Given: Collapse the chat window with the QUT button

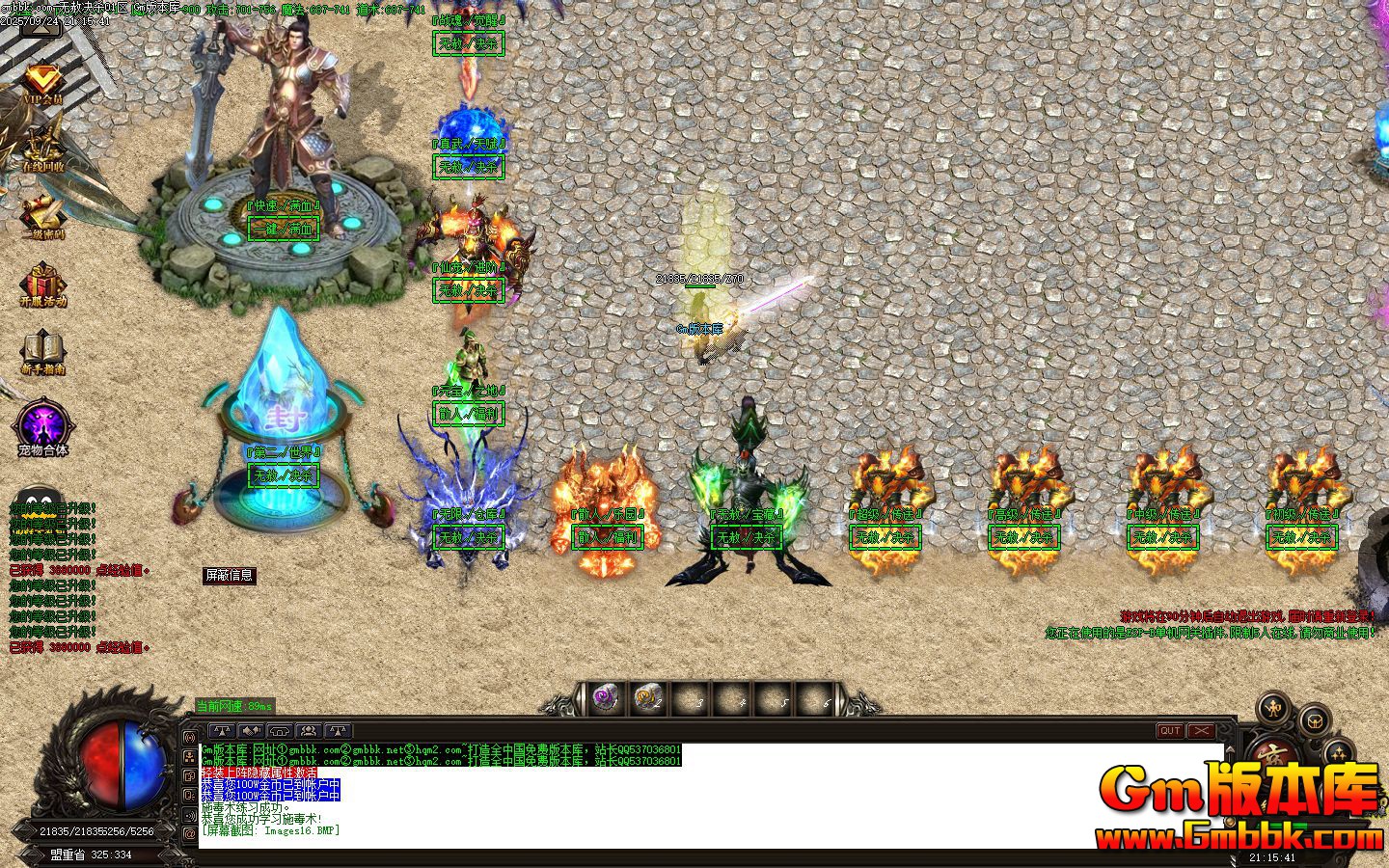Looking at the screenshot, I should (1170, 730).
